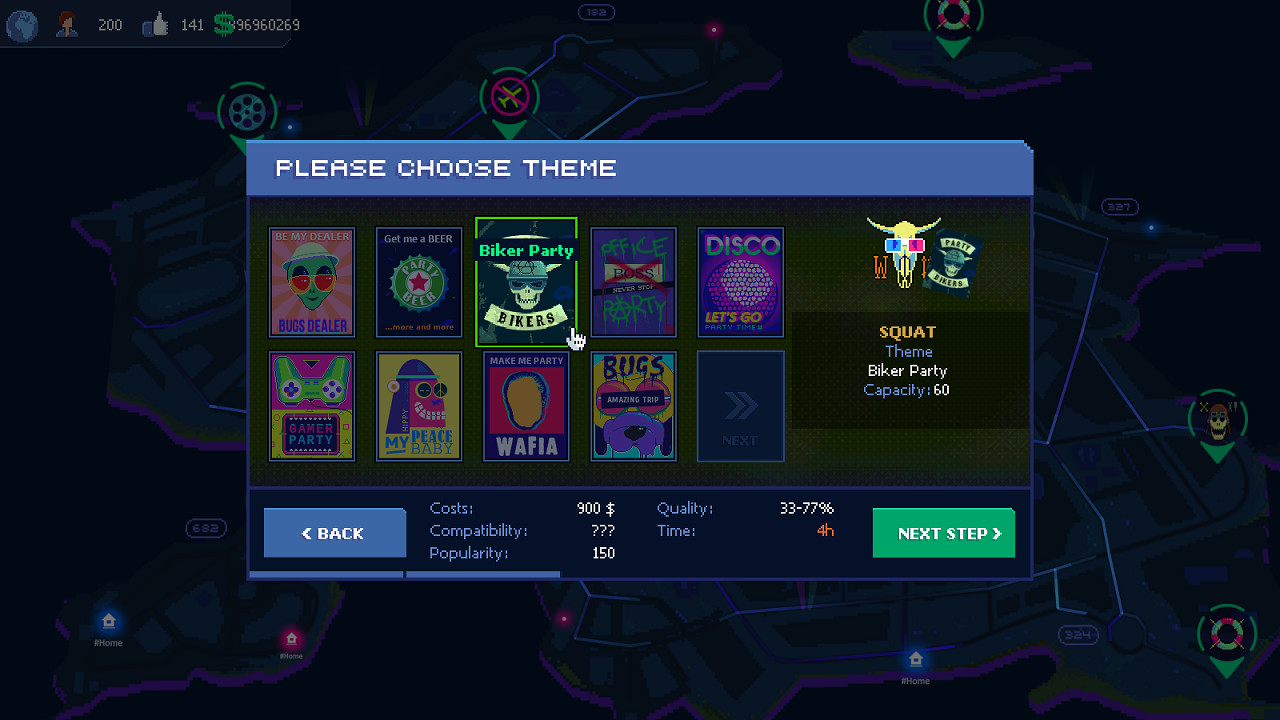Select the Gamer Party theme
Screen dimensions: 1280x720
tap(312, 406)
